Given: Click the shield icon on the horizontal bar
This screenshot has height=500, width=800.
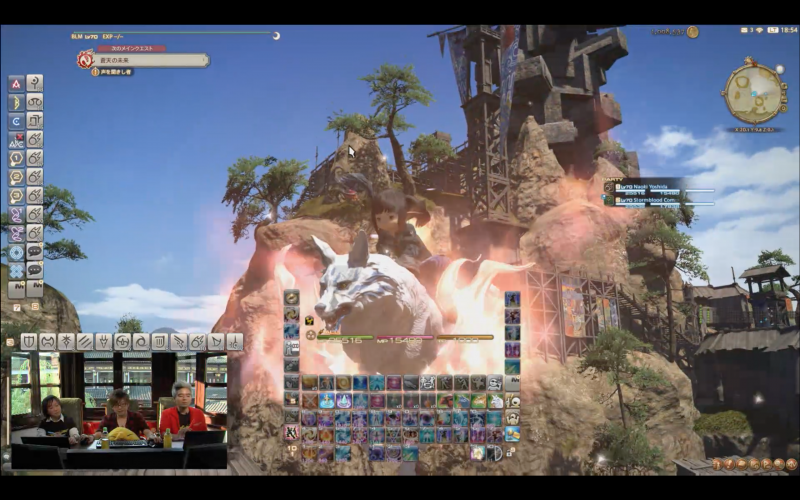Looking at the screenshot, I should pos(30,342).
